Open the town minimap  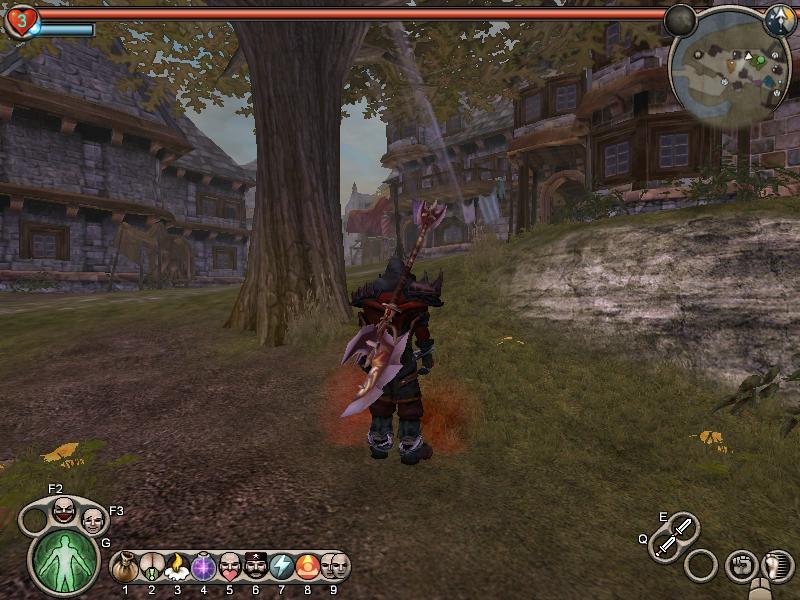click(x=729, y=68)
